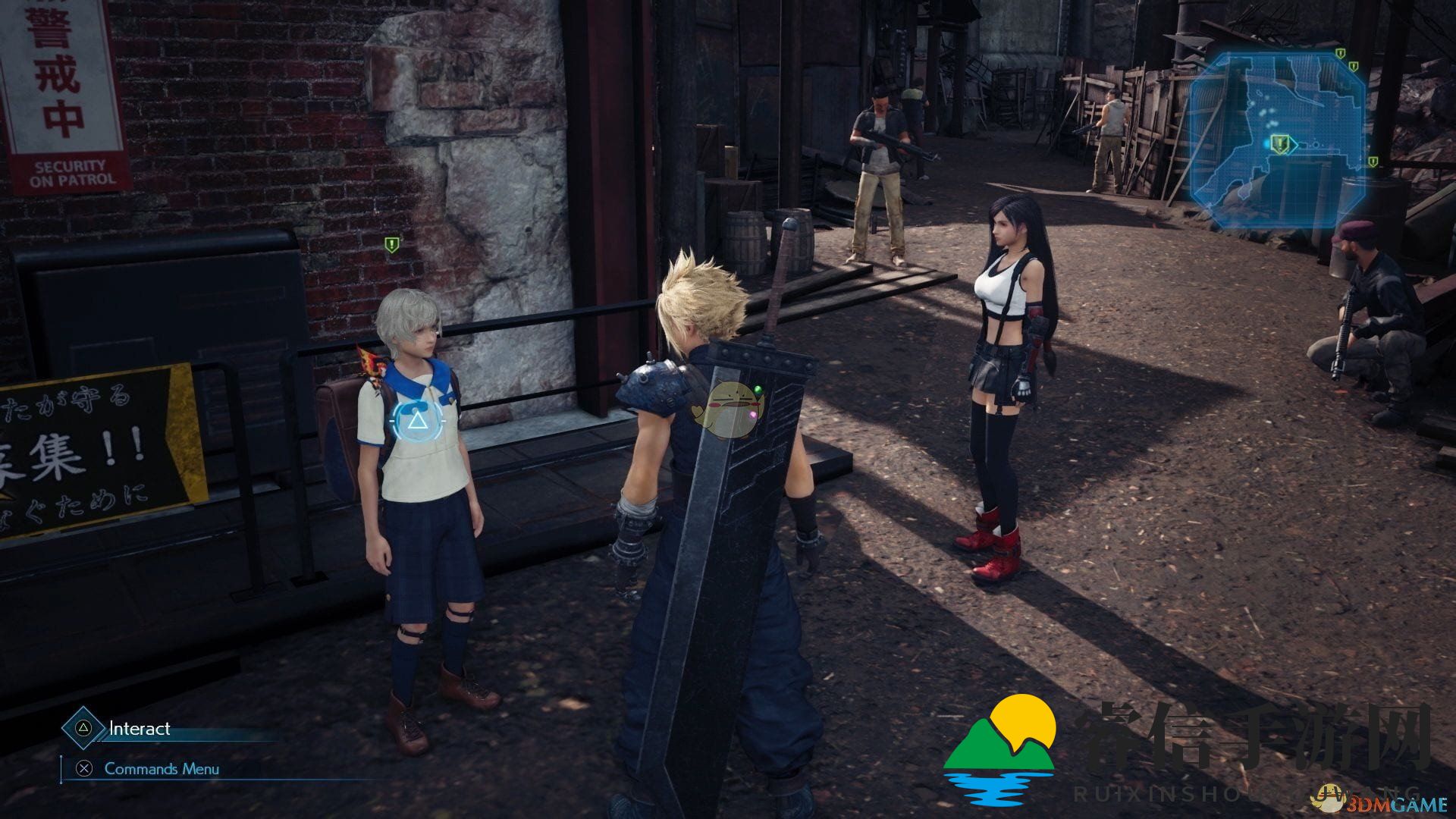Toggle the blue tracking dot inside the minimap

pyautogui.click(x=1266, y=145)
